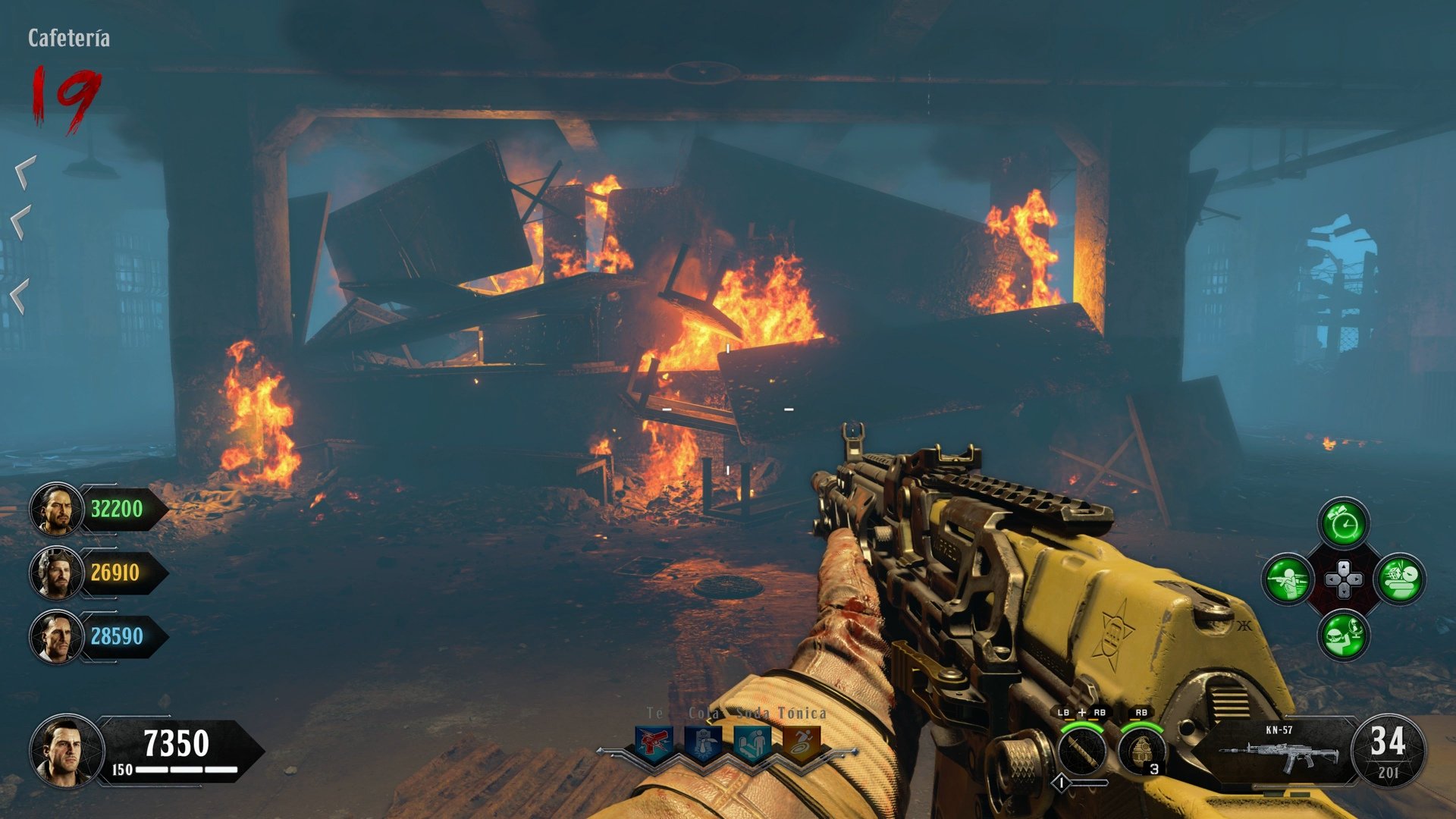Click the D-pad down arrow
Image resolution: width=1456 pixels, height=819 pixels.
click(x=1345, y=592)
